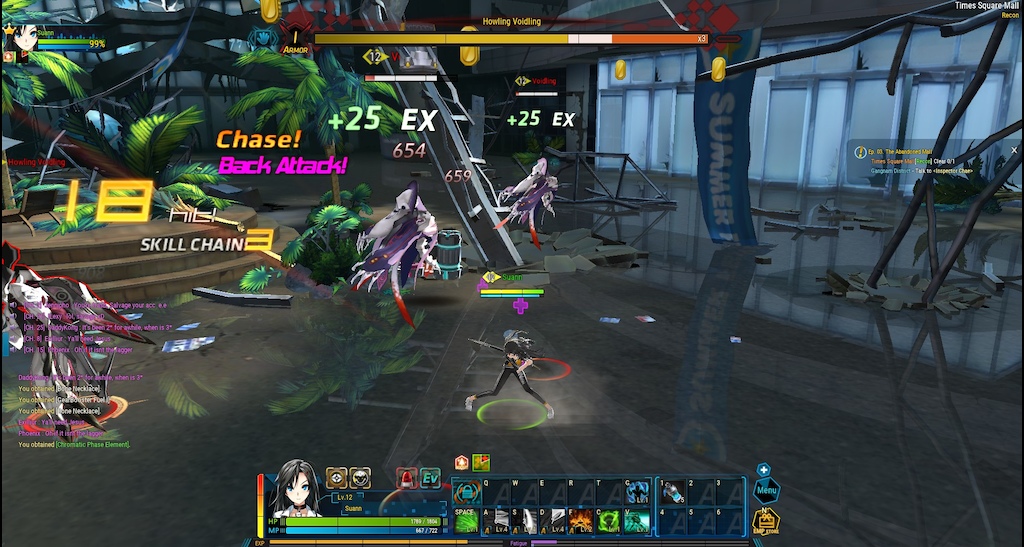The image size is (1024, 547).
Task: Use the potion in quick slot 1
Action: tap(671, 492)
